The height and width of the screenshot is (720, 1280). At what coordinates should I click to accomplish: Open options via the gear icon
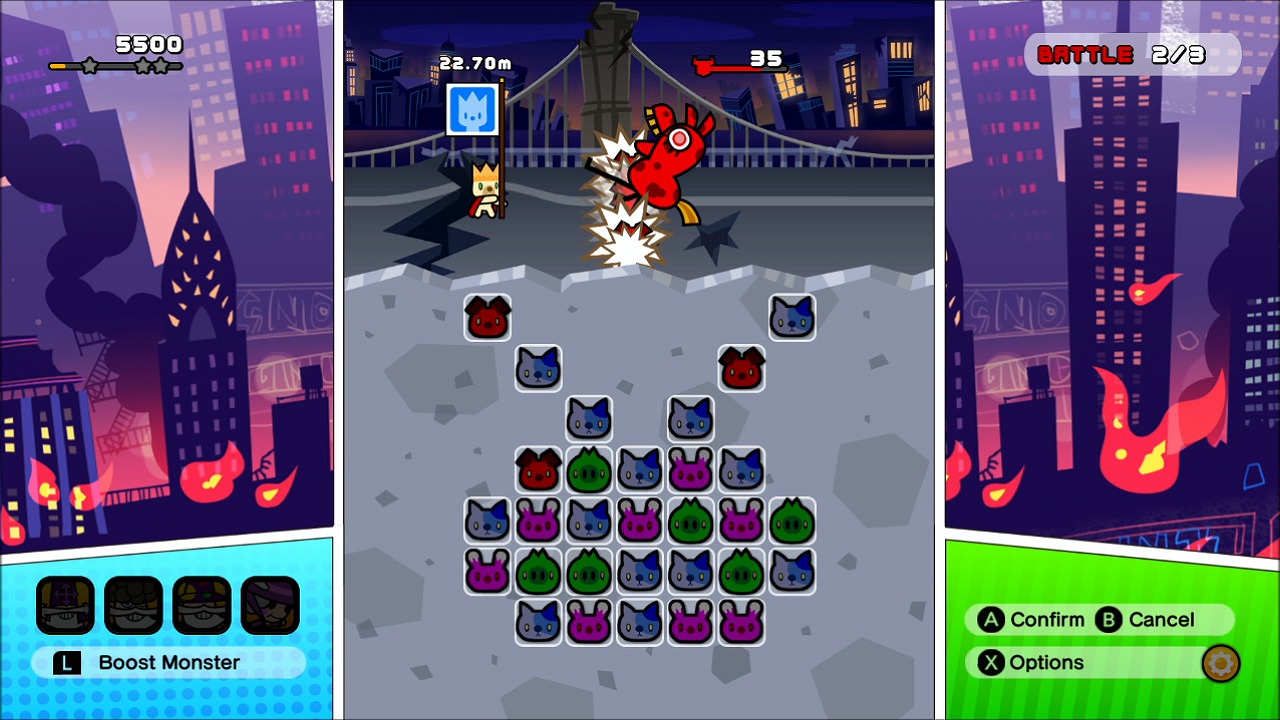(x=1220, y=662)
